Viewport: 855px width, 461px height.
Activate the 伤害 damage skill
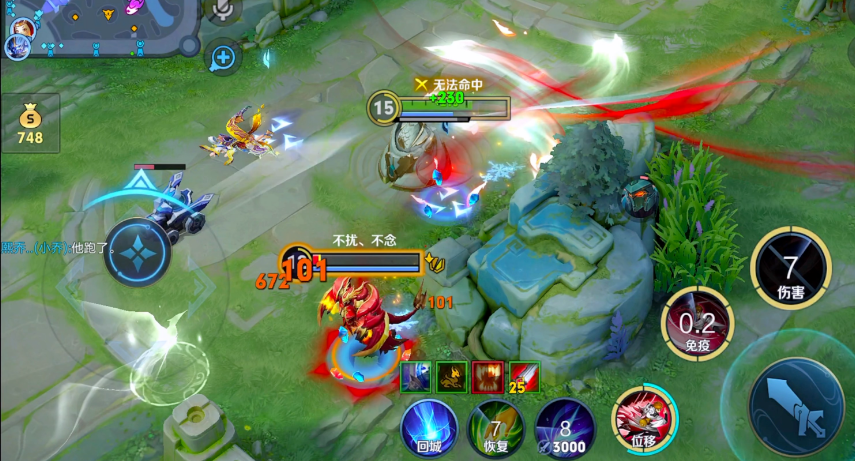click(790, 268)
